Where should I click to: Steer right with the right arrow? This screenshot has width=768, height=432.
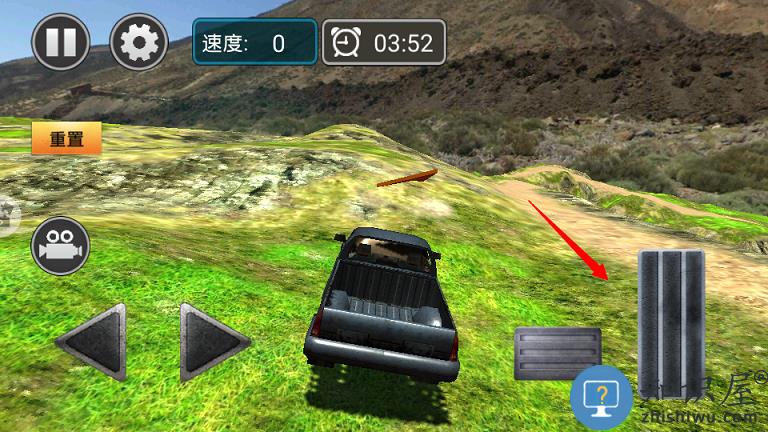212,342
